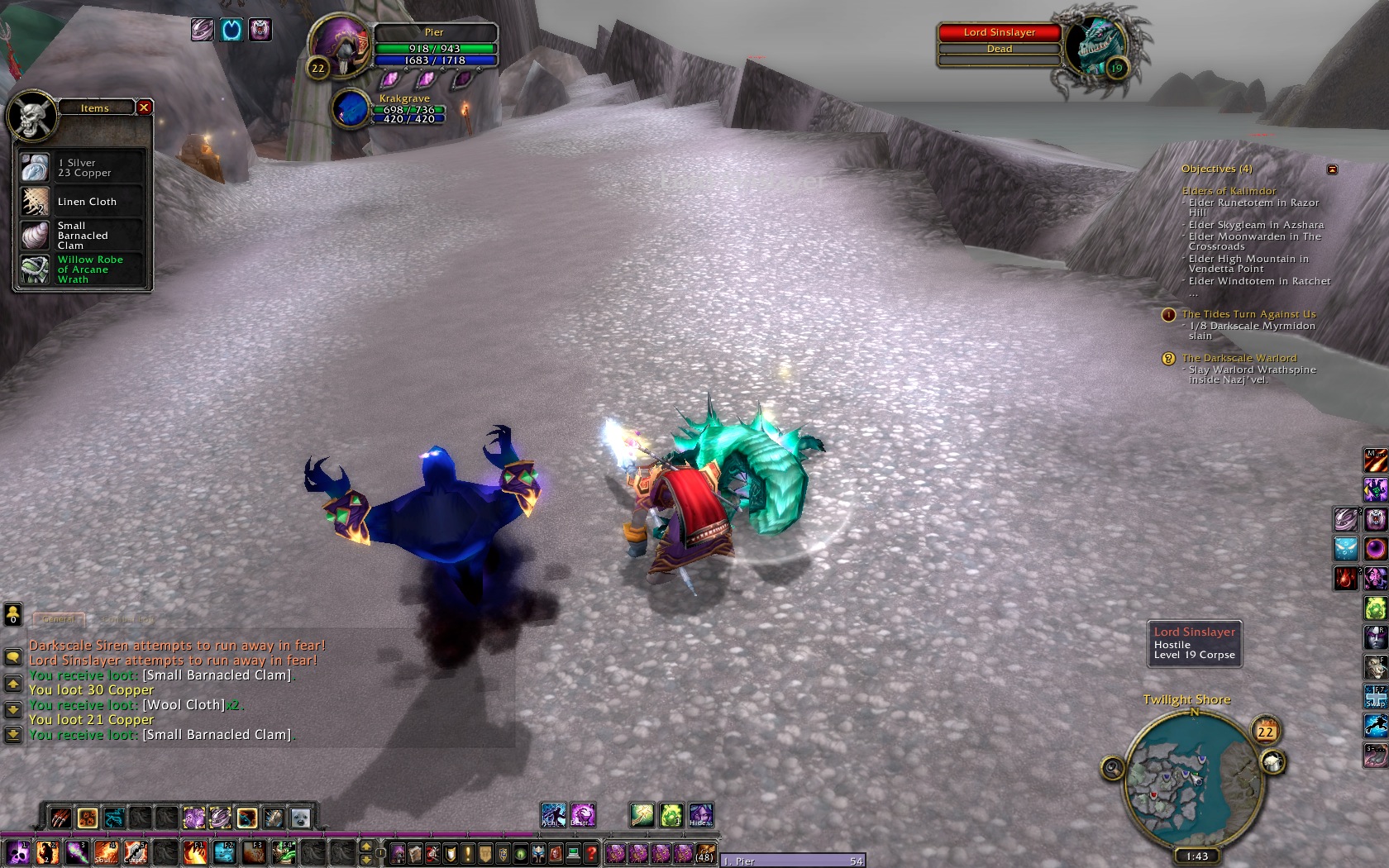This screenshot has height=868, width=1389.
Task: Open the red question mark help button
Action: [591, 853]
